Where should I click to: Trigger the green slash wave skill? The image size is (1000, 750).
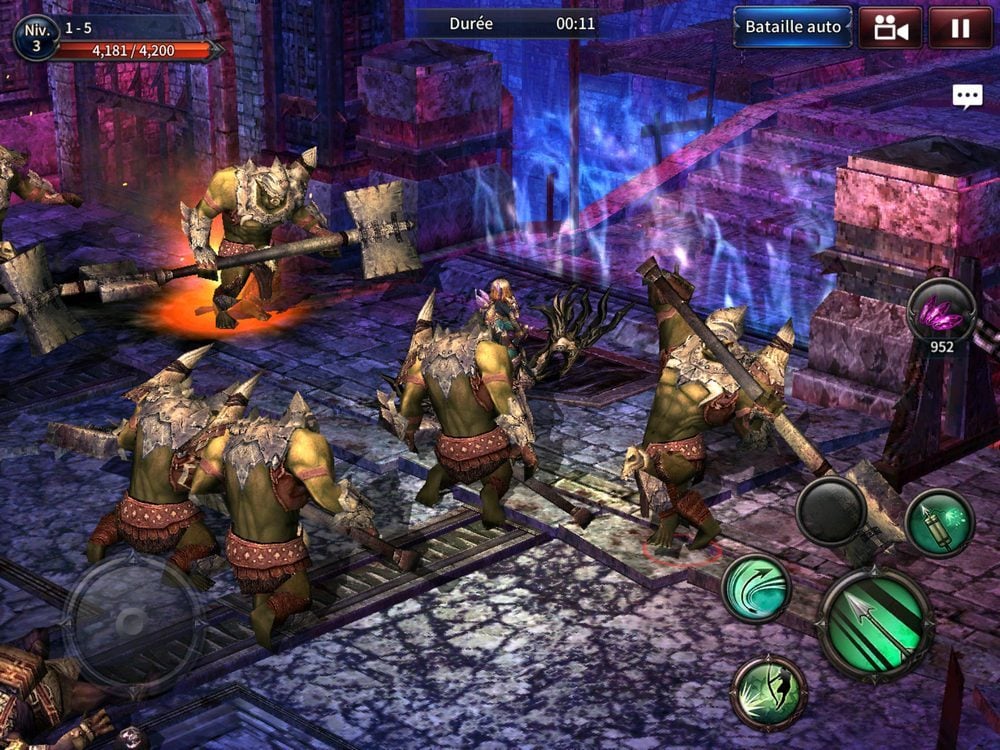pyautogui.click(x=756, y=589)
